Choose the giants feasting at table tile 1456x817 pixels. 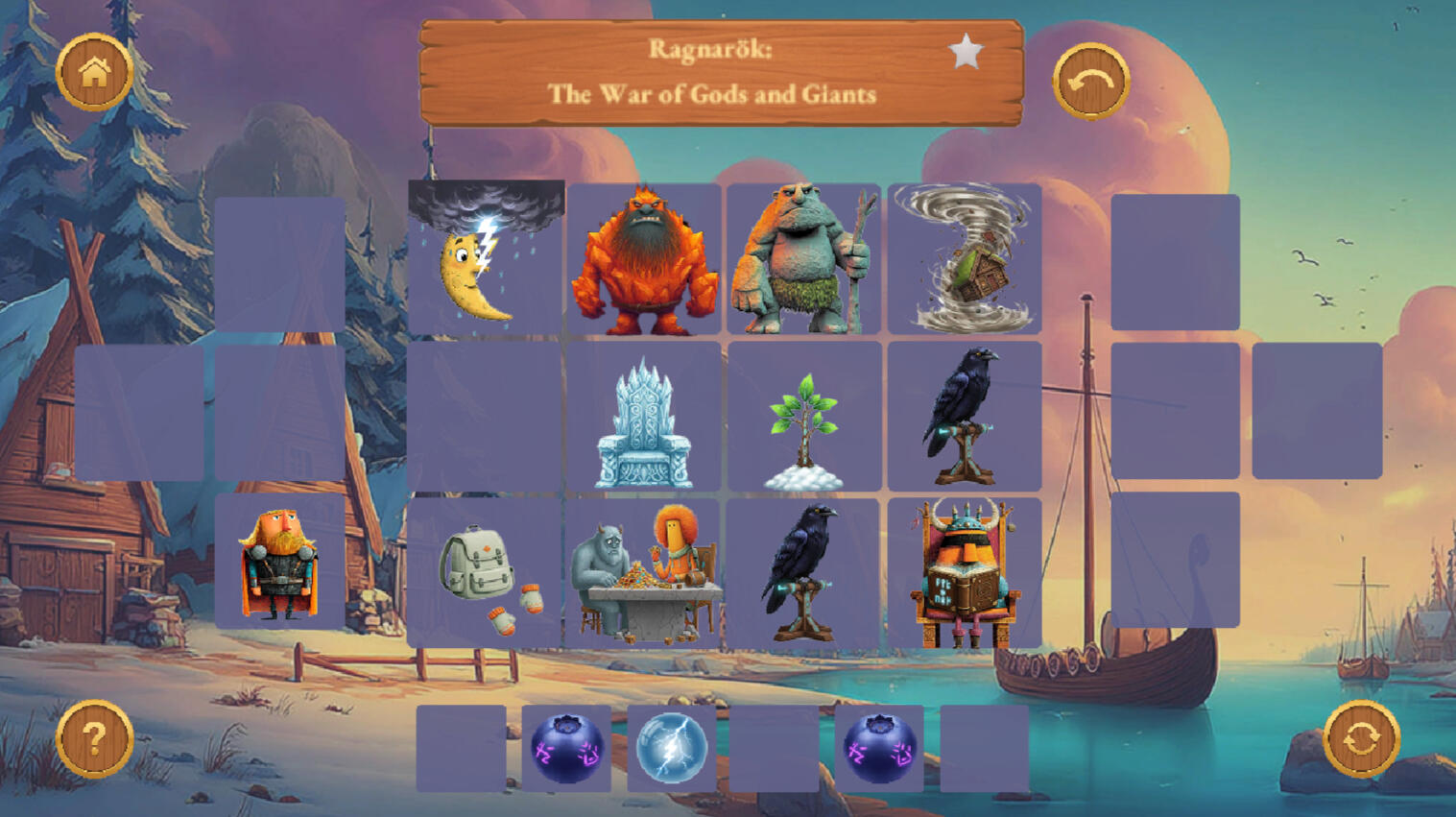click(x=644, y=573)
